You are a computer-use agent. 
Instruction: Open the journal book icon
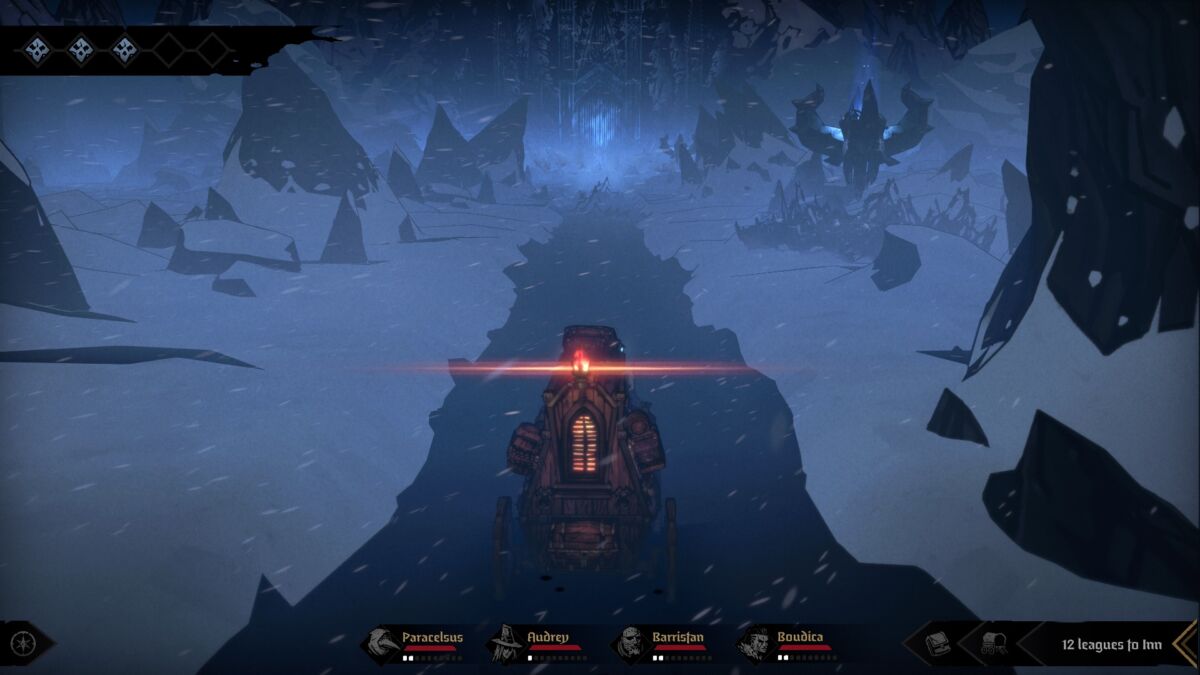coord(938,643)
